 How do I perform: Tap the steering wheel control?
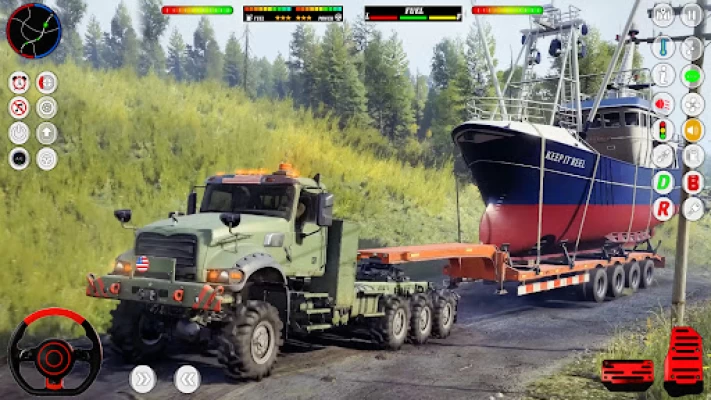coord(54,352)
